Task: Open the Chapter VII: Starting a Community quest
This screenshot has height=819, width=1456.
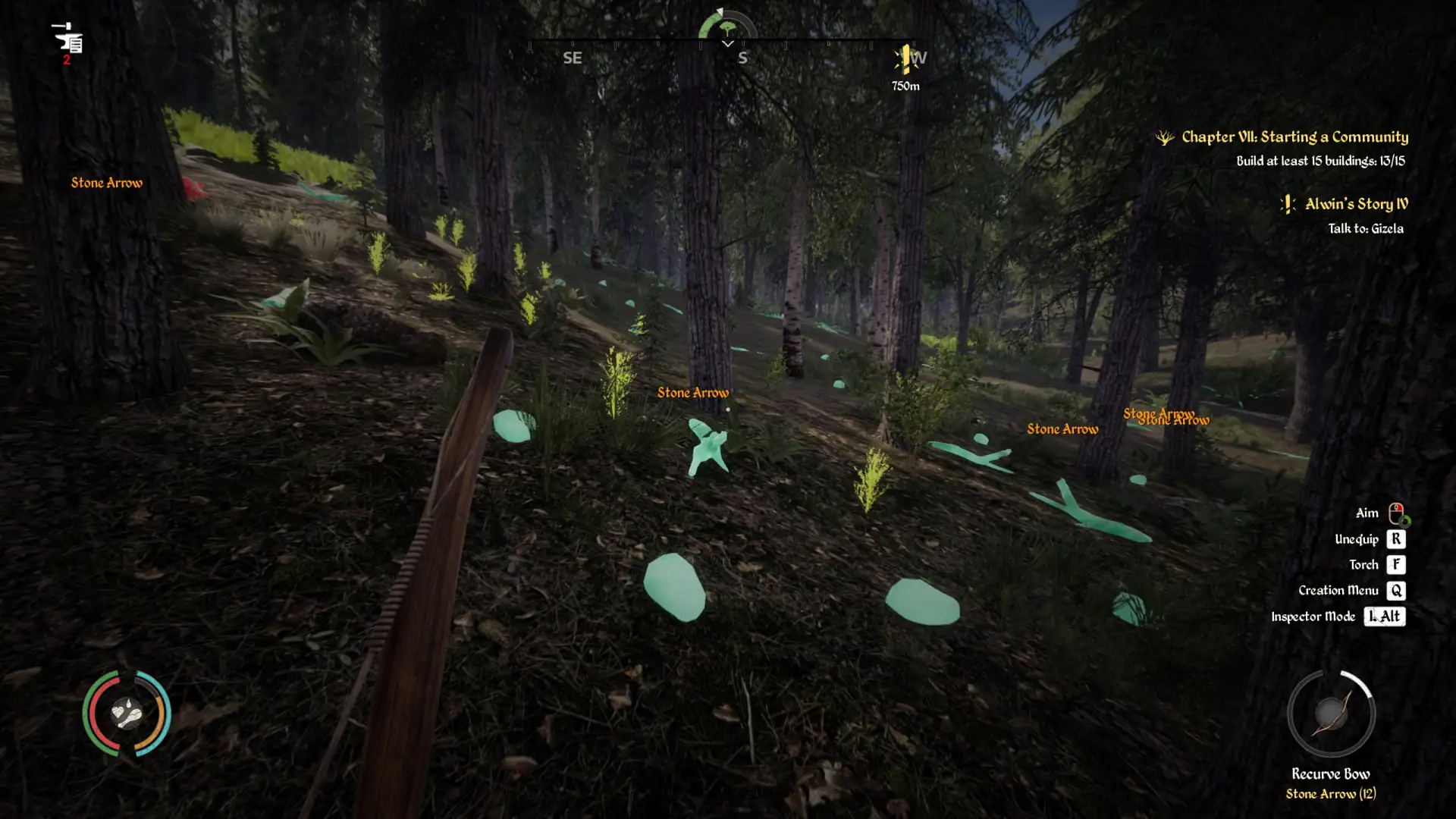Action: [x=1294, y=137]
